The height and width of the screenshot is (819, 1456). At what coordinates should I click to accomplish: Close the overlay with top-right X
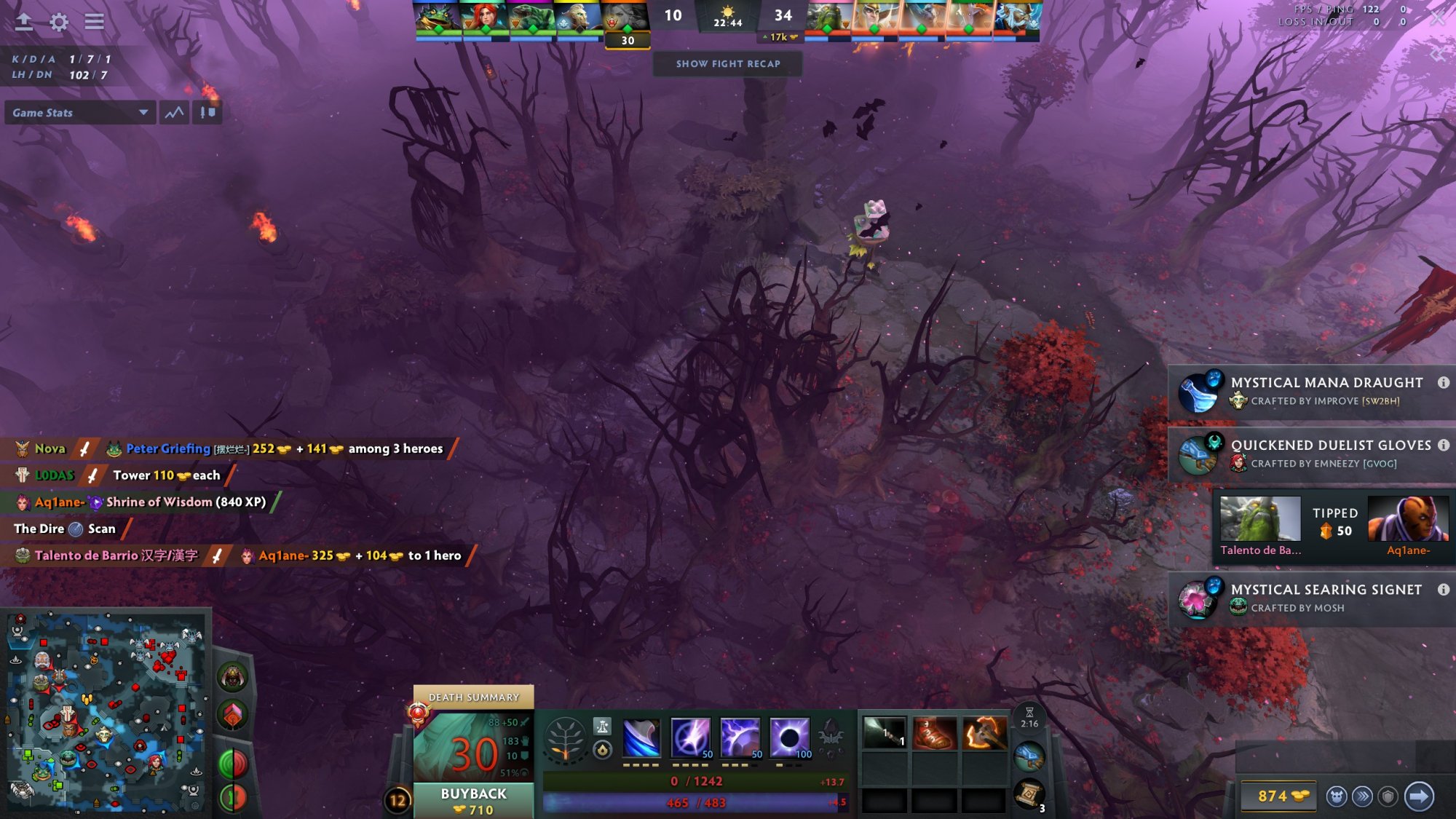click(1438, 19)
